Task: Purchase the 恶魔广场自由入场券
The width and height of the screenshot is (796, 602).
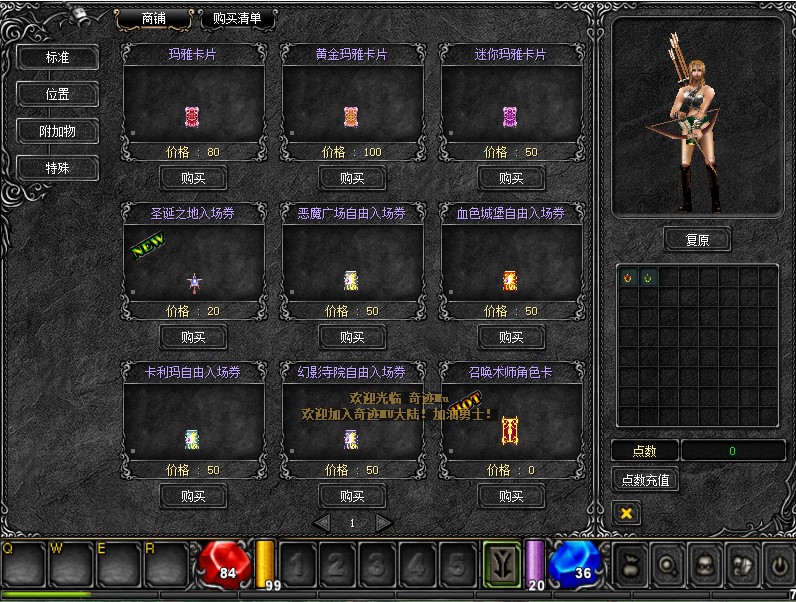Action: pos(352,337)
